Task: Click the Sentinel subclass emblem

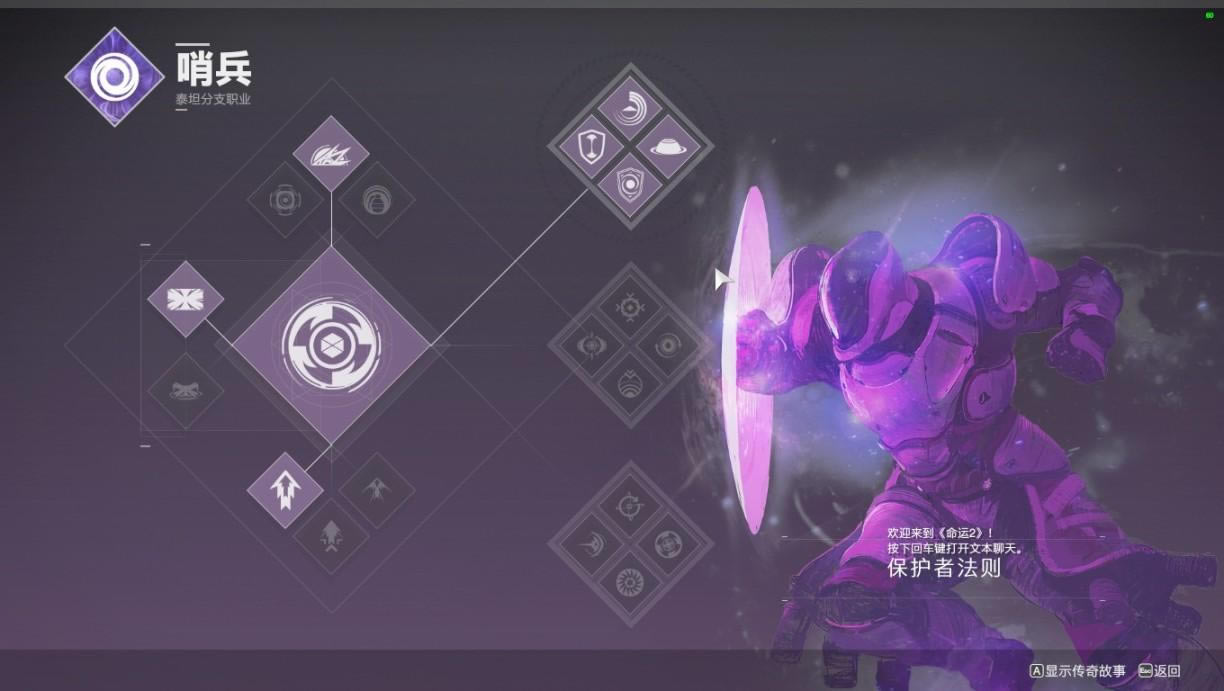Action: (x=114, y=76)
